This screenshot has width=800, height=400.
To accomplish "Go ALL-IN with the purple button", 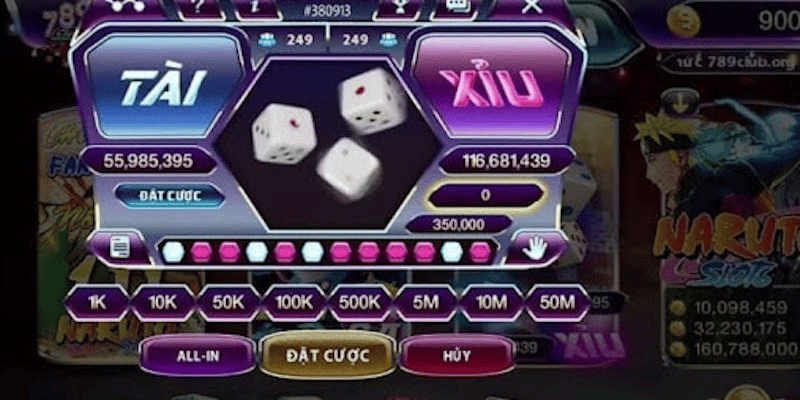I will (196, 354).
